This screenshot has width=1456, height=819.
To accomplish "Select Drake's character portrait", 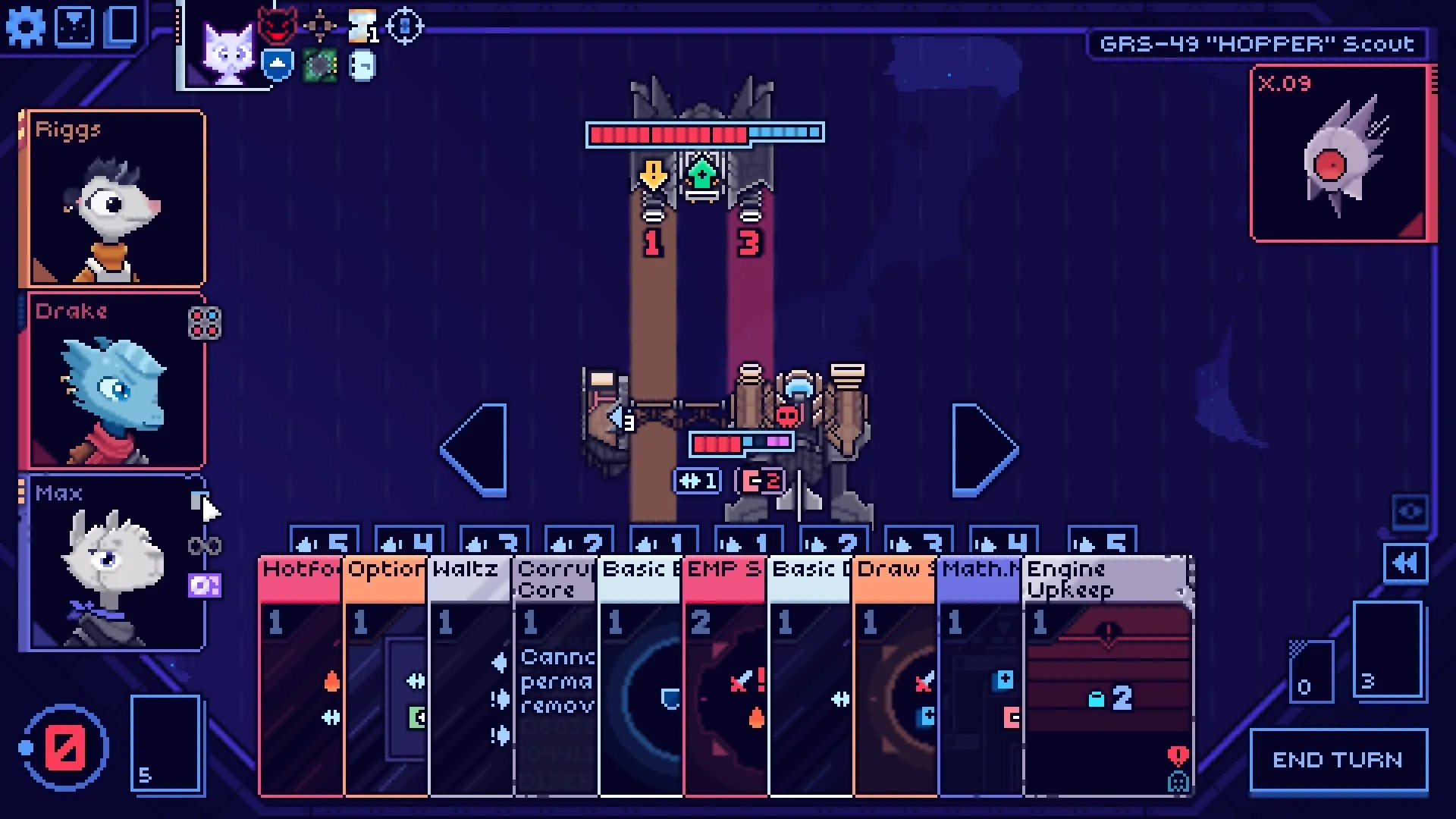I will (x=115, y=381).
